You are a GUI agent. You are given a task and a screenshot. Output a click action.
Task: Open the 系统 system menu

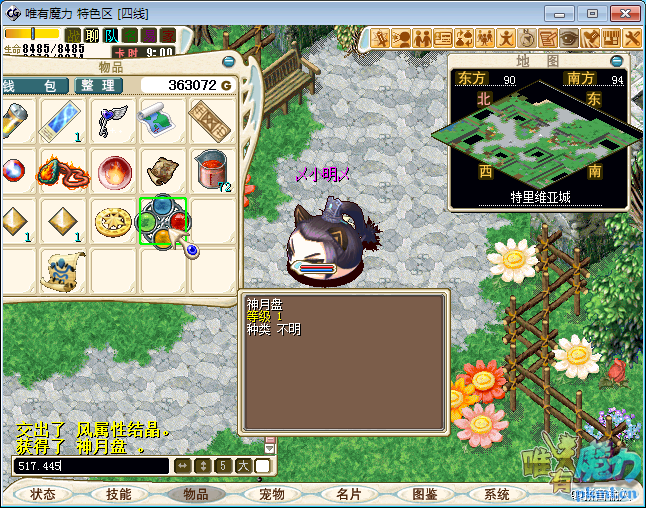(x=497, y=494)
